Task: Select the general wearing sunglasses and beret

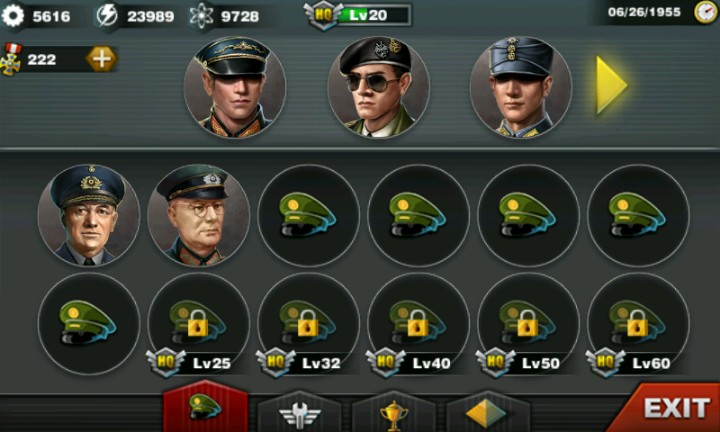Action: 378,87
